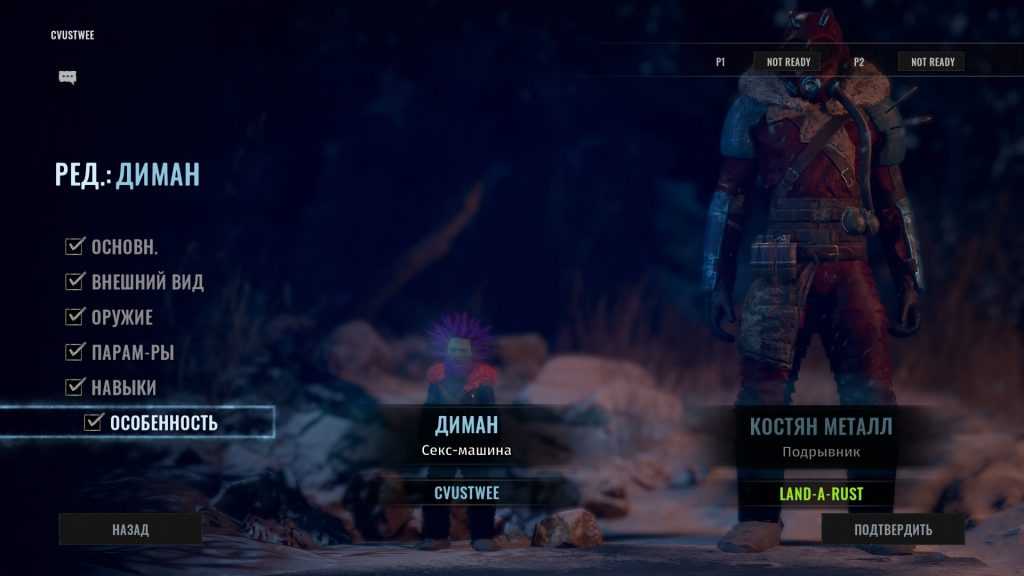The height and width of the screenshot is (576, 1024).
Task: Toggle P2 Not Ready status
Action: coord(932,62)
